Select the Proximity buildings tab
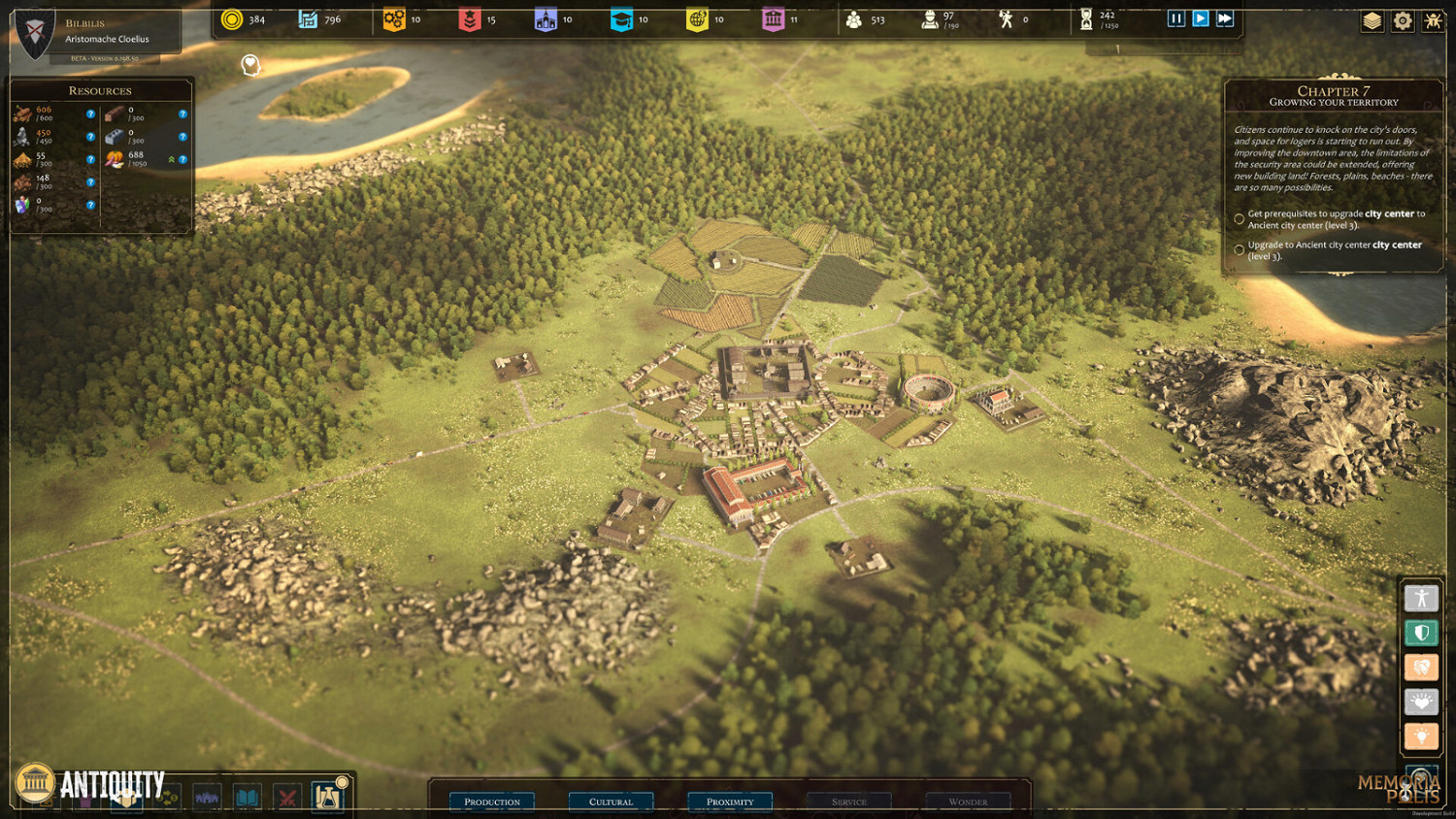The image size is (1456, 819). (x=730, y=802)
